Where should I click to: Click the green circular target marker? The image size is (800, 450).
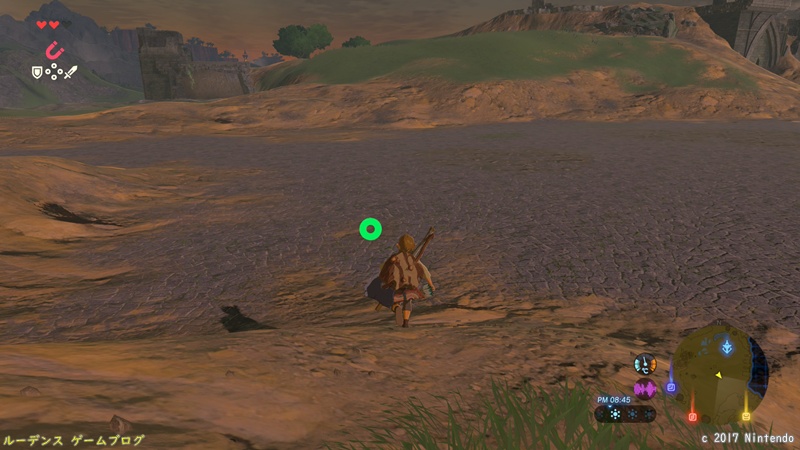pyautogui.click(x=370, y=230)
